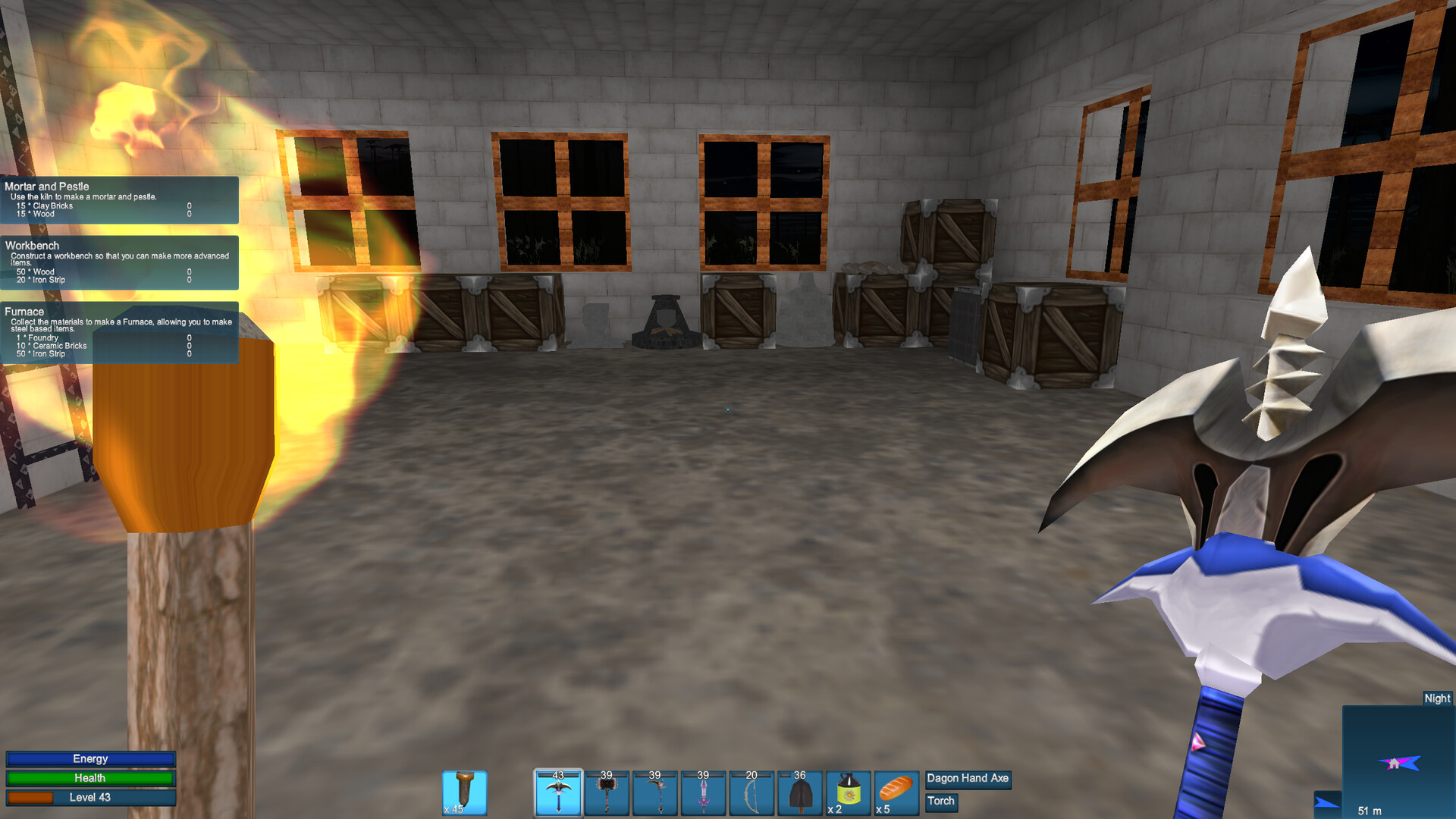Click the Dagon Hand Axe name label
The height and width of the screenshot is (819, 1456).
[968, 779]
